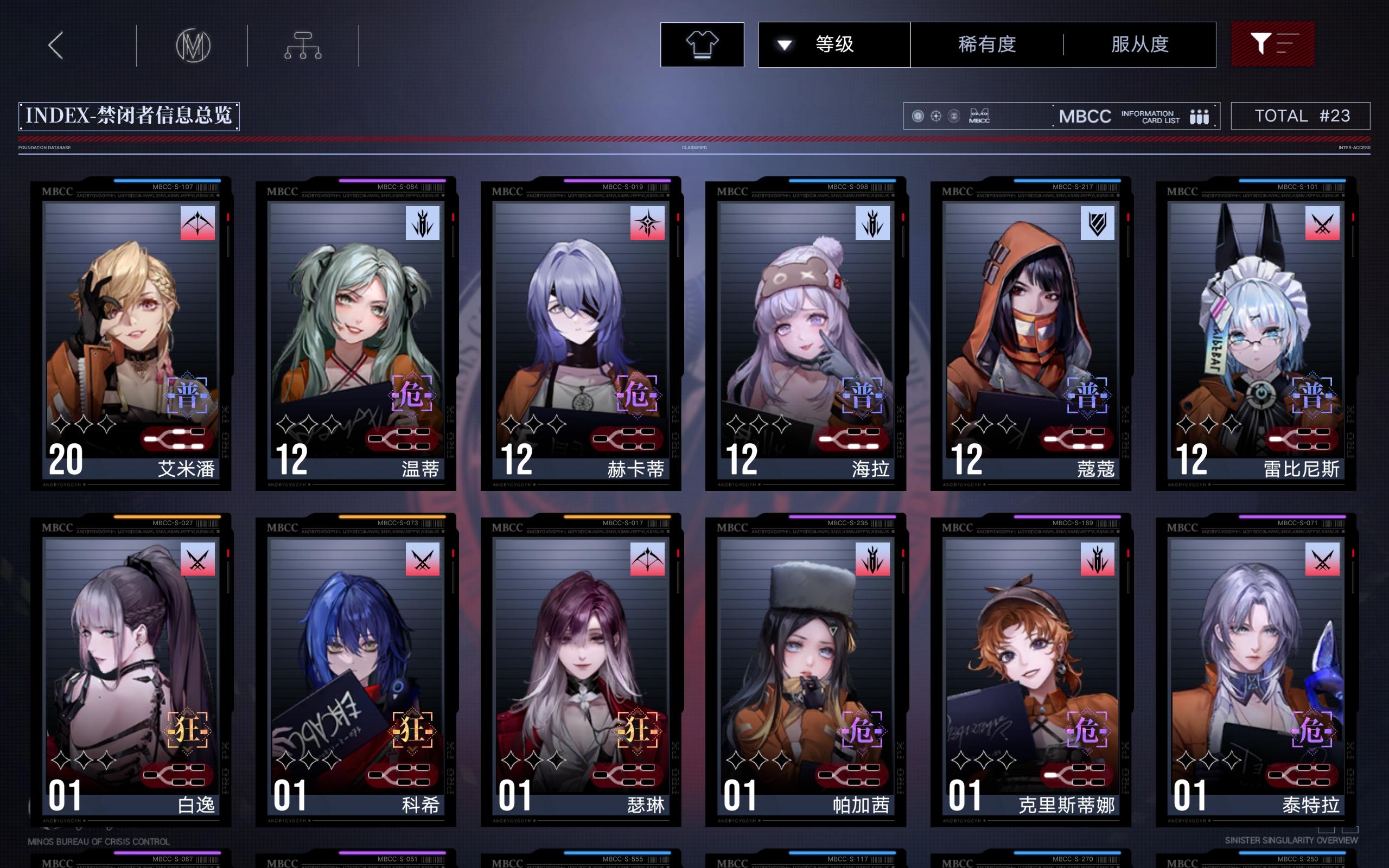Open the red filter icon at top right
1389x868 pixels.
click(1273, 44)
